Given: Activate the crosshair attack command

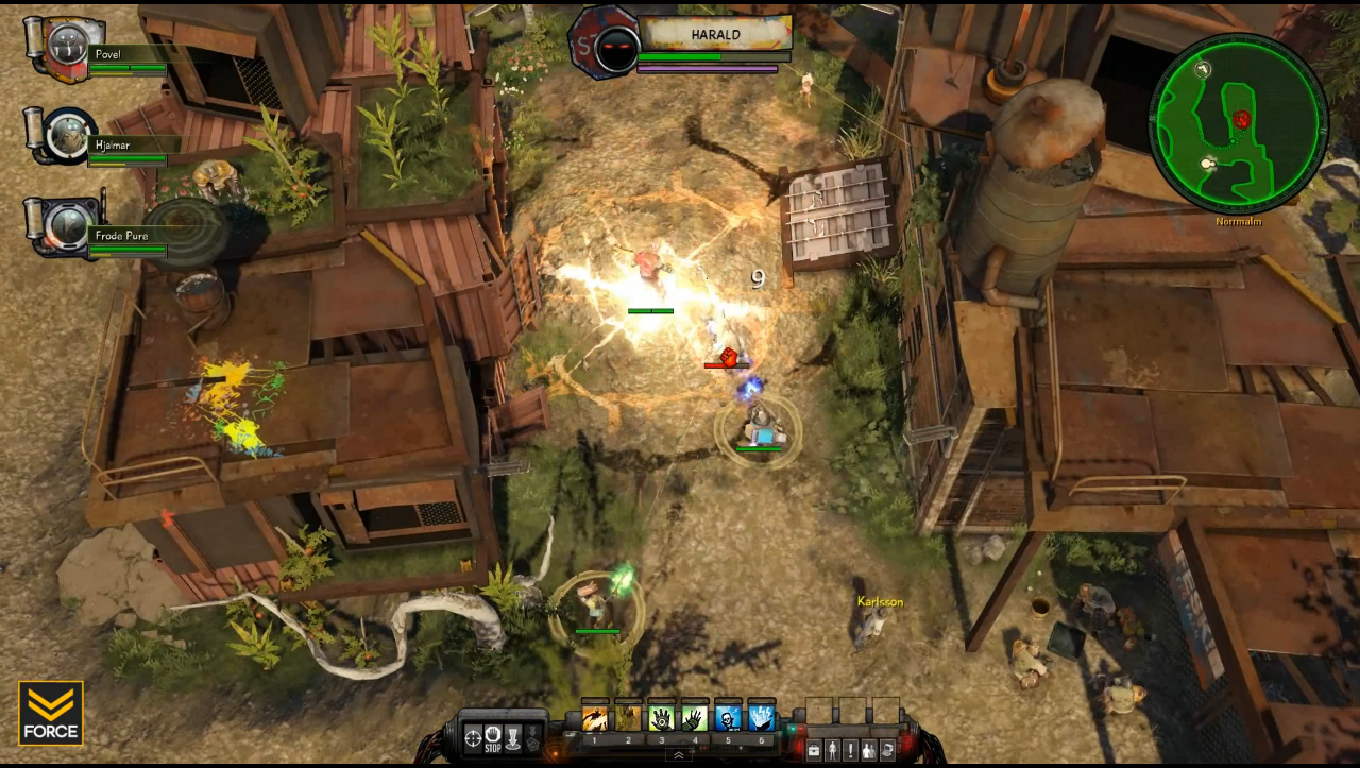Looking at the screenshot, I should pos(472,737).
